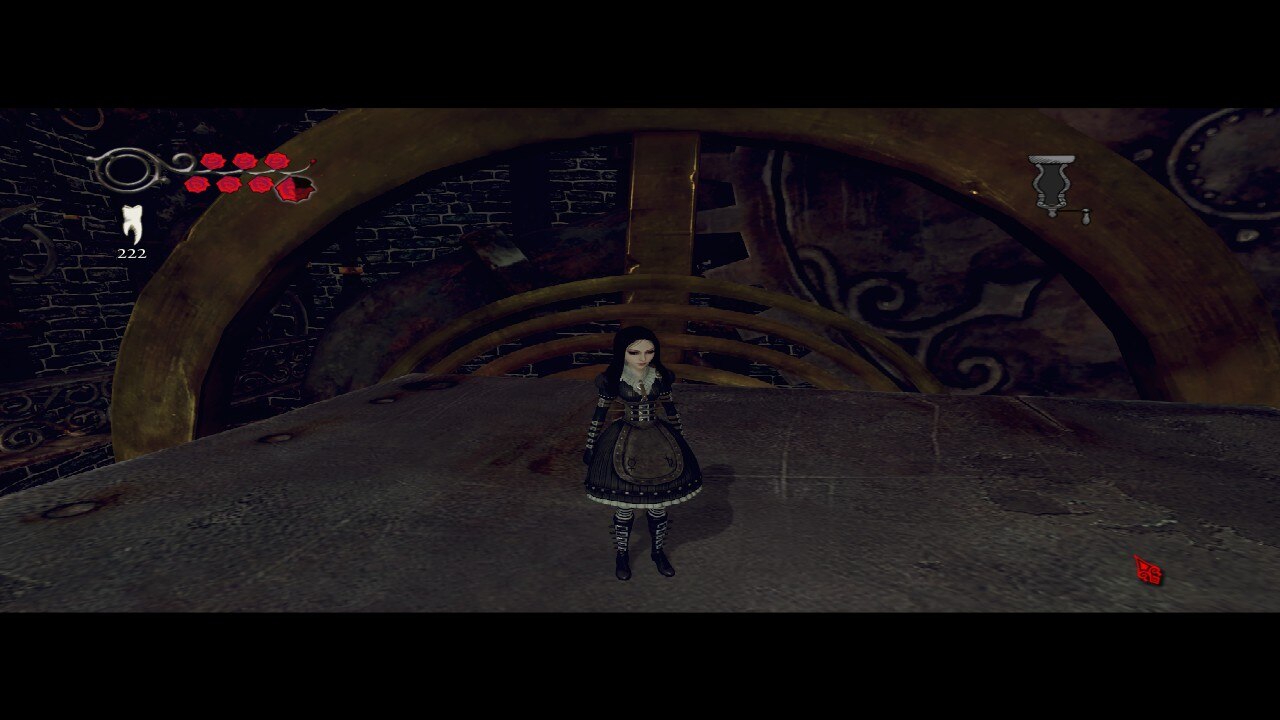The width and height of the screenshot is (1280, 720).
Task: Click the red butterfly emblem on the floor
Action: 1148,570
